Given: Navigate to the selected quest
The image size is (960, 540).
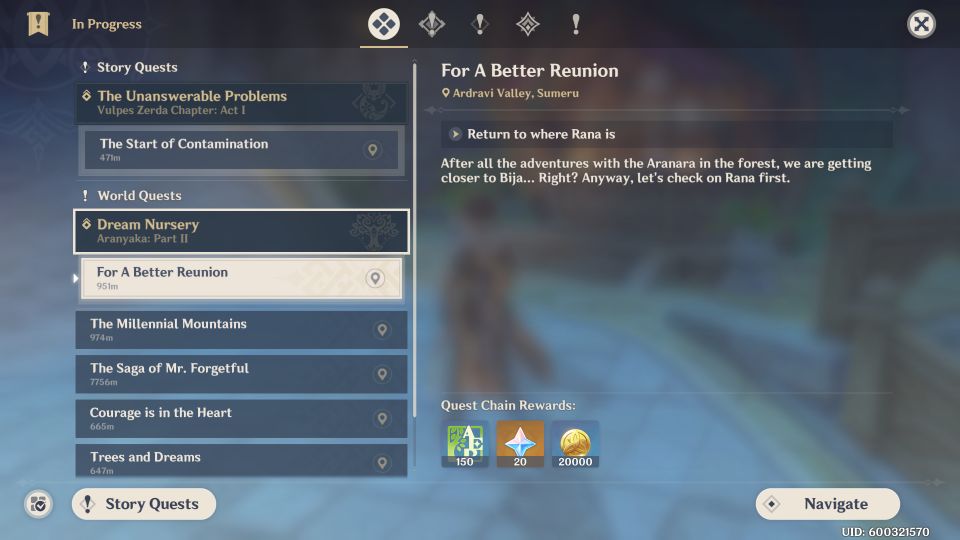Looking at the screenshot, I should pyautogui.click(x=827, y=504).
